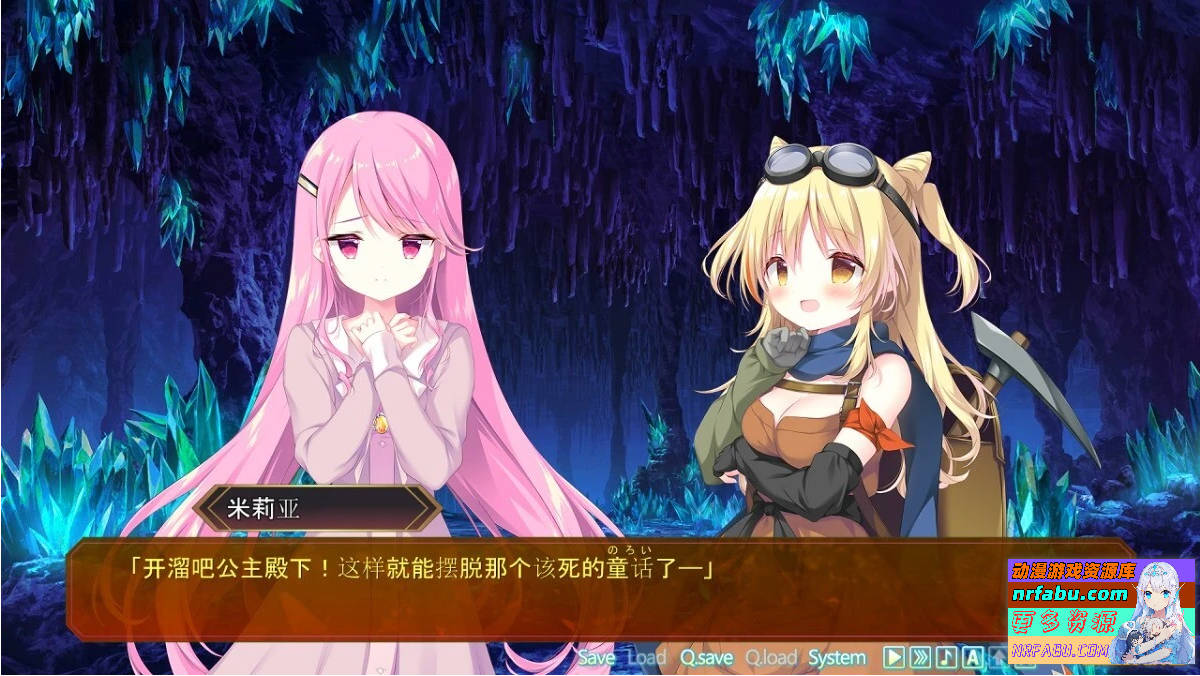Screen dimensions: 1200x676
Task: Open the System settings menu
Action: point(837,657)
